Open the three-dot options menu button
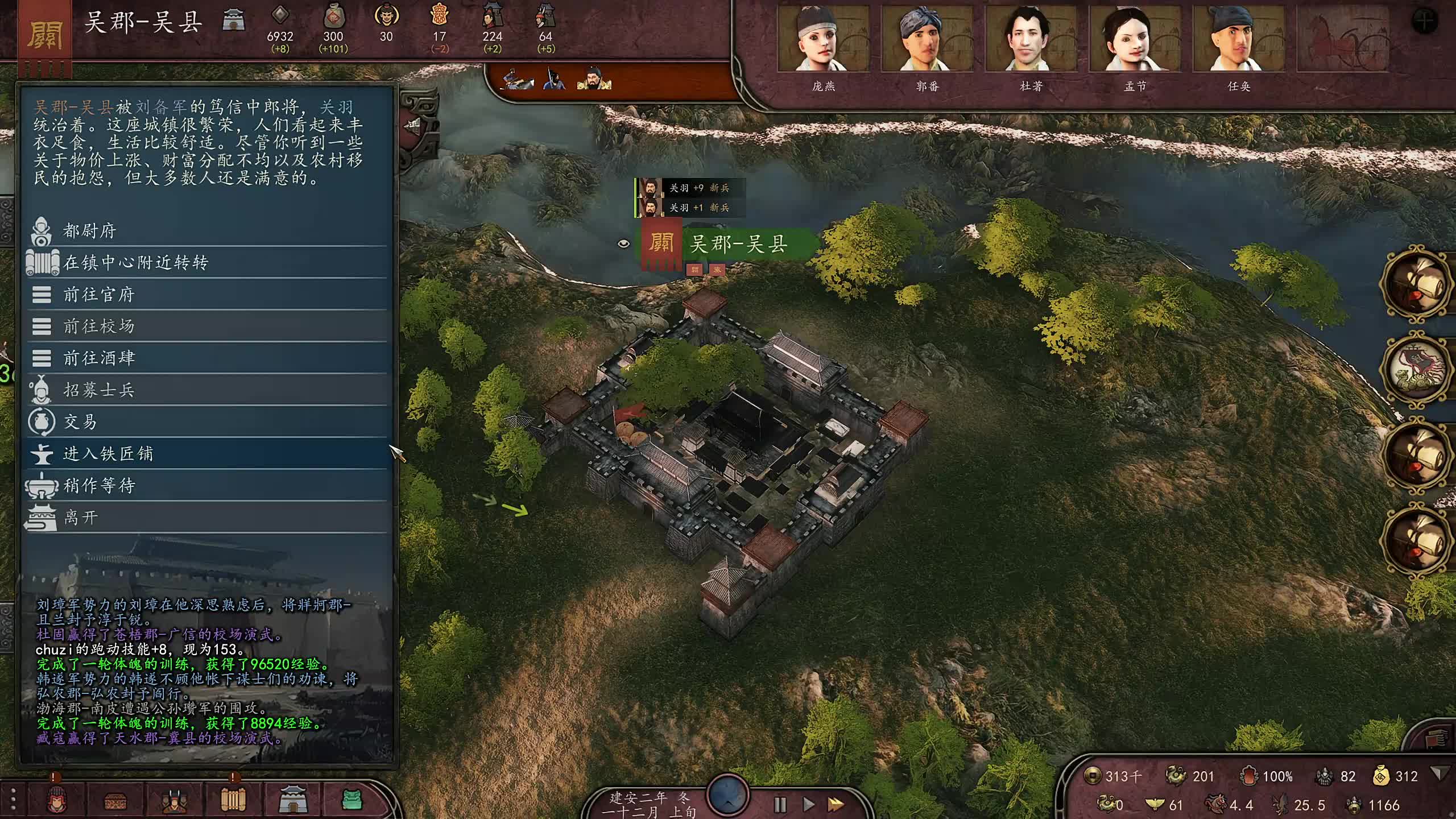1456x819 pixels. pyautogui.click(x=14, y=800)
